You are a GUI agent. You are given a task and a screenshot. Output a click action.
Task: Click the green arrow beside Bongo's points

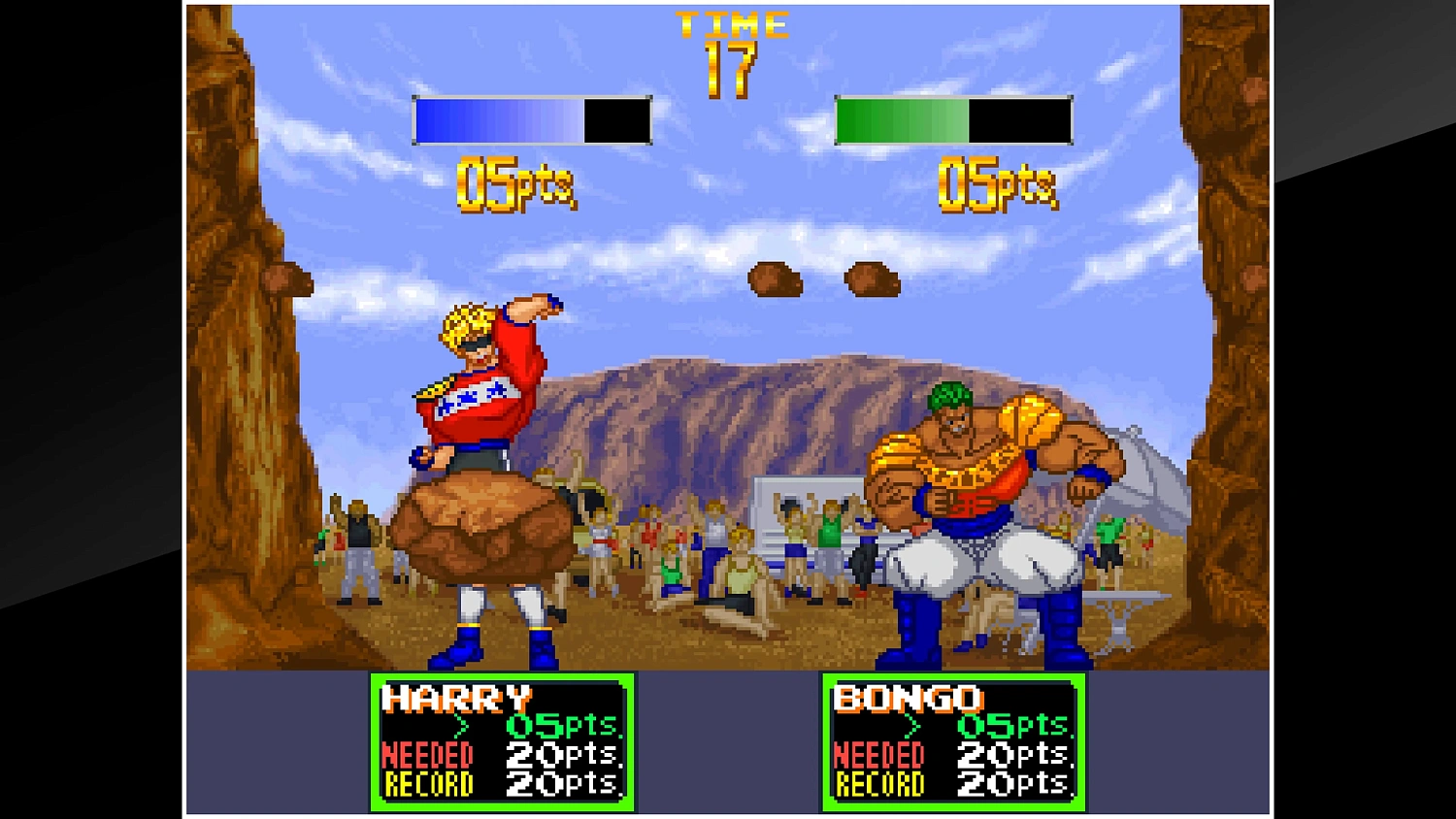(912, 726)
